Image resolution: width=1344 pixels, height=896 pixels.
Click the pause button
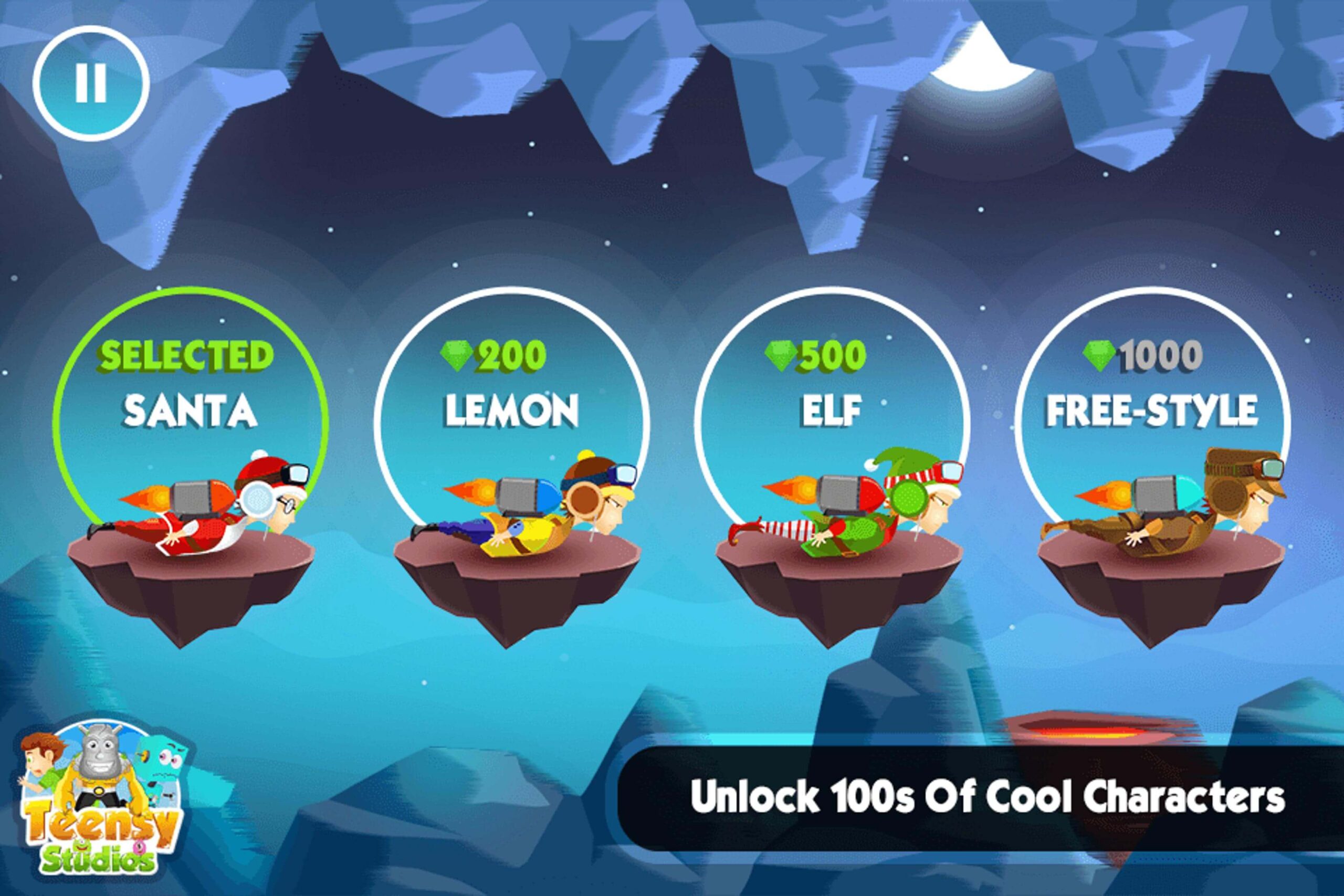click(x=91, y=83)
